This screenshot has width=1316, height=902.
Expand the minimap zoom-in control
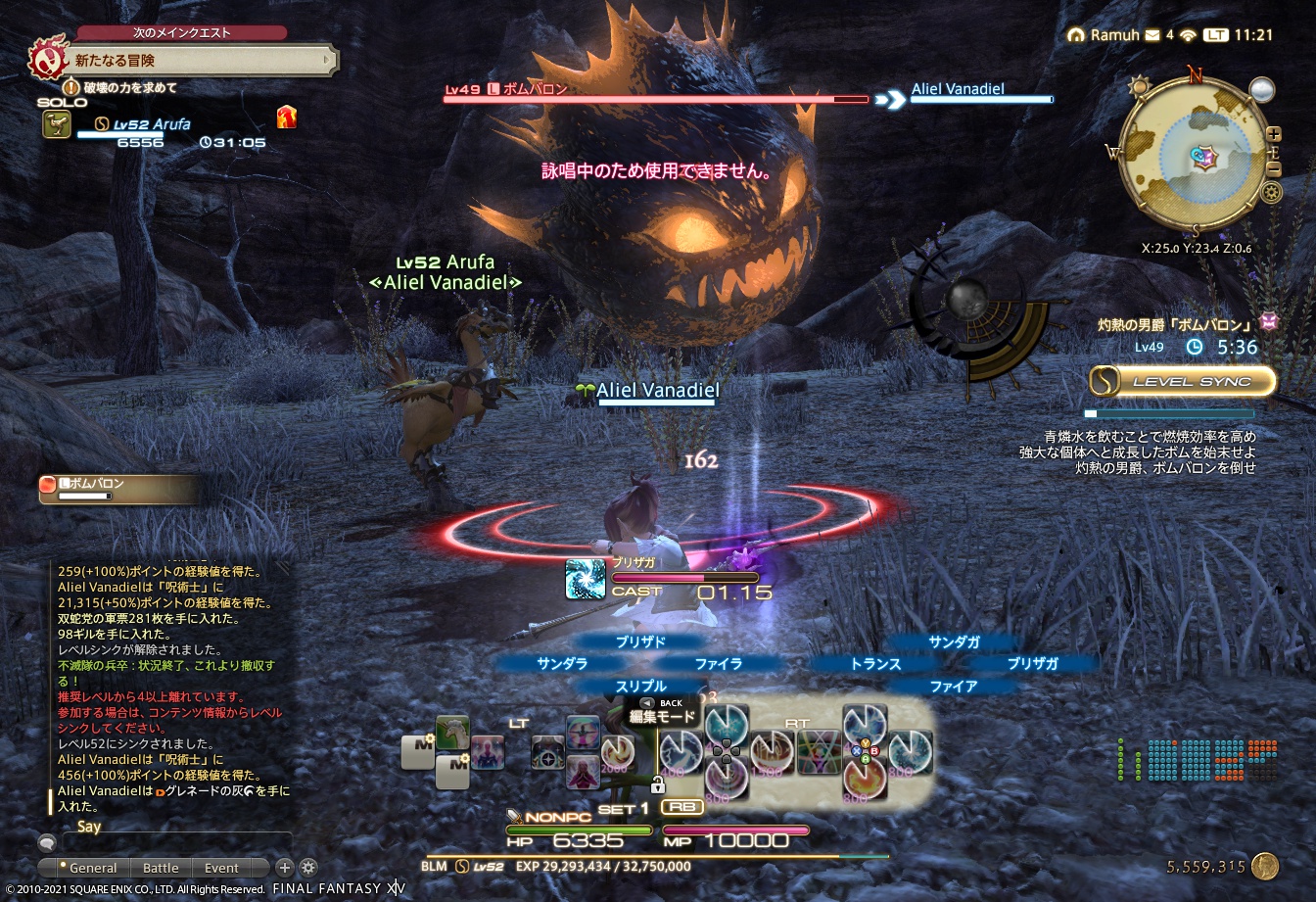tap(1273, 132)
